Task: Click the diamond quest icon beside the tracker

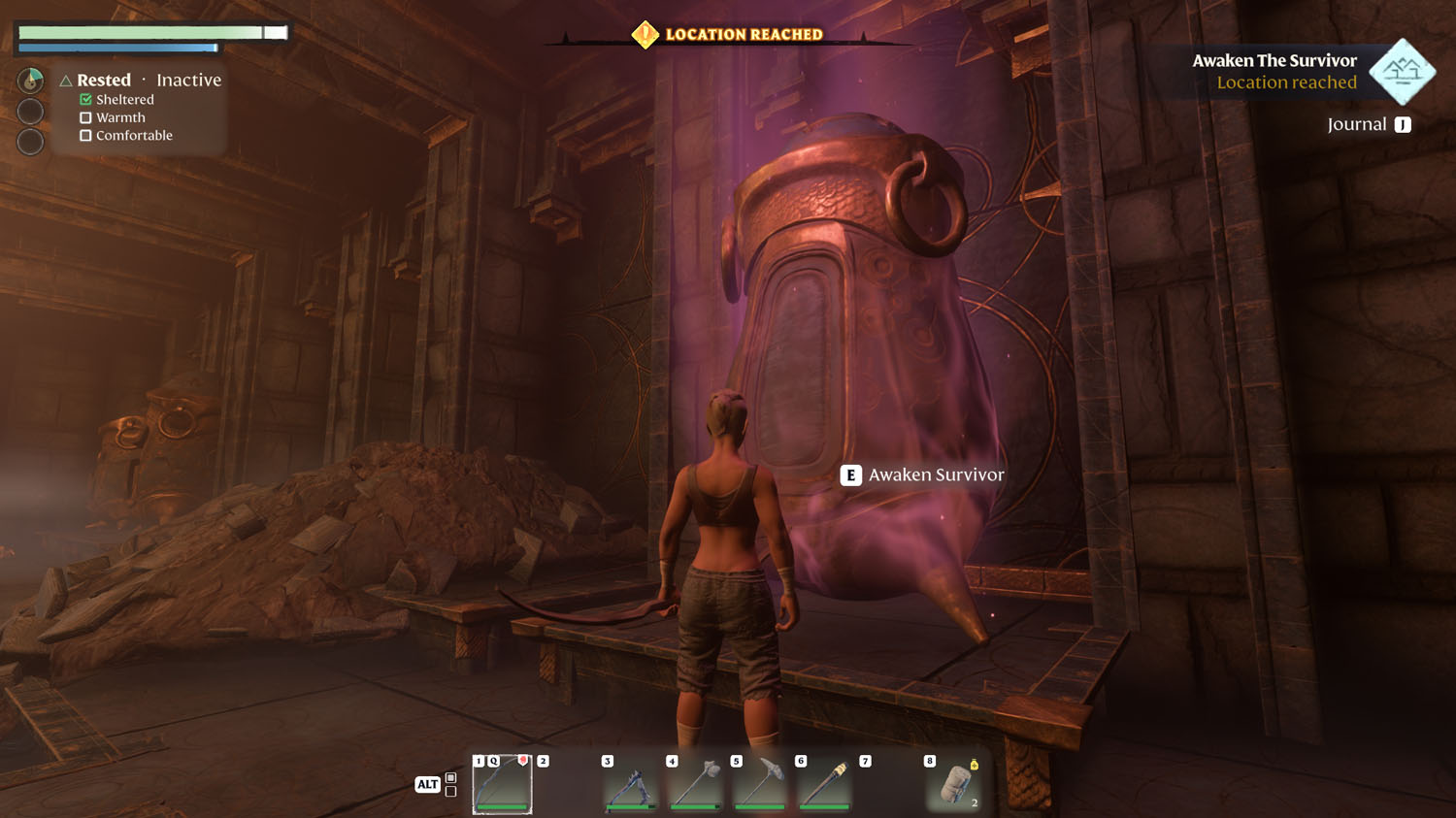Action: [x=1402, y=71]
